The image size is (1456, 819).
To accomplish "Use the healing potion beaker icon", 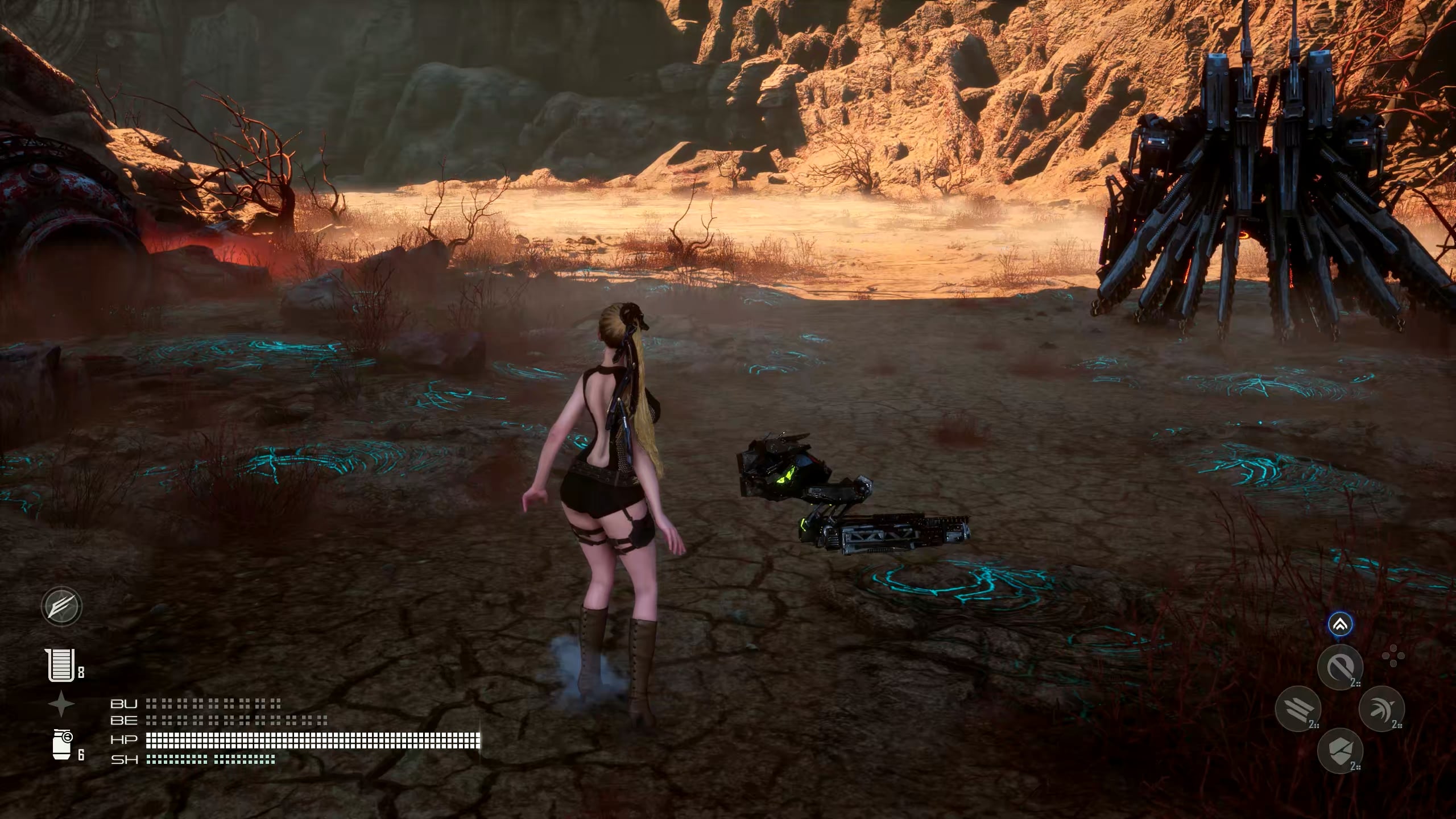I will (x=61, y=665).
